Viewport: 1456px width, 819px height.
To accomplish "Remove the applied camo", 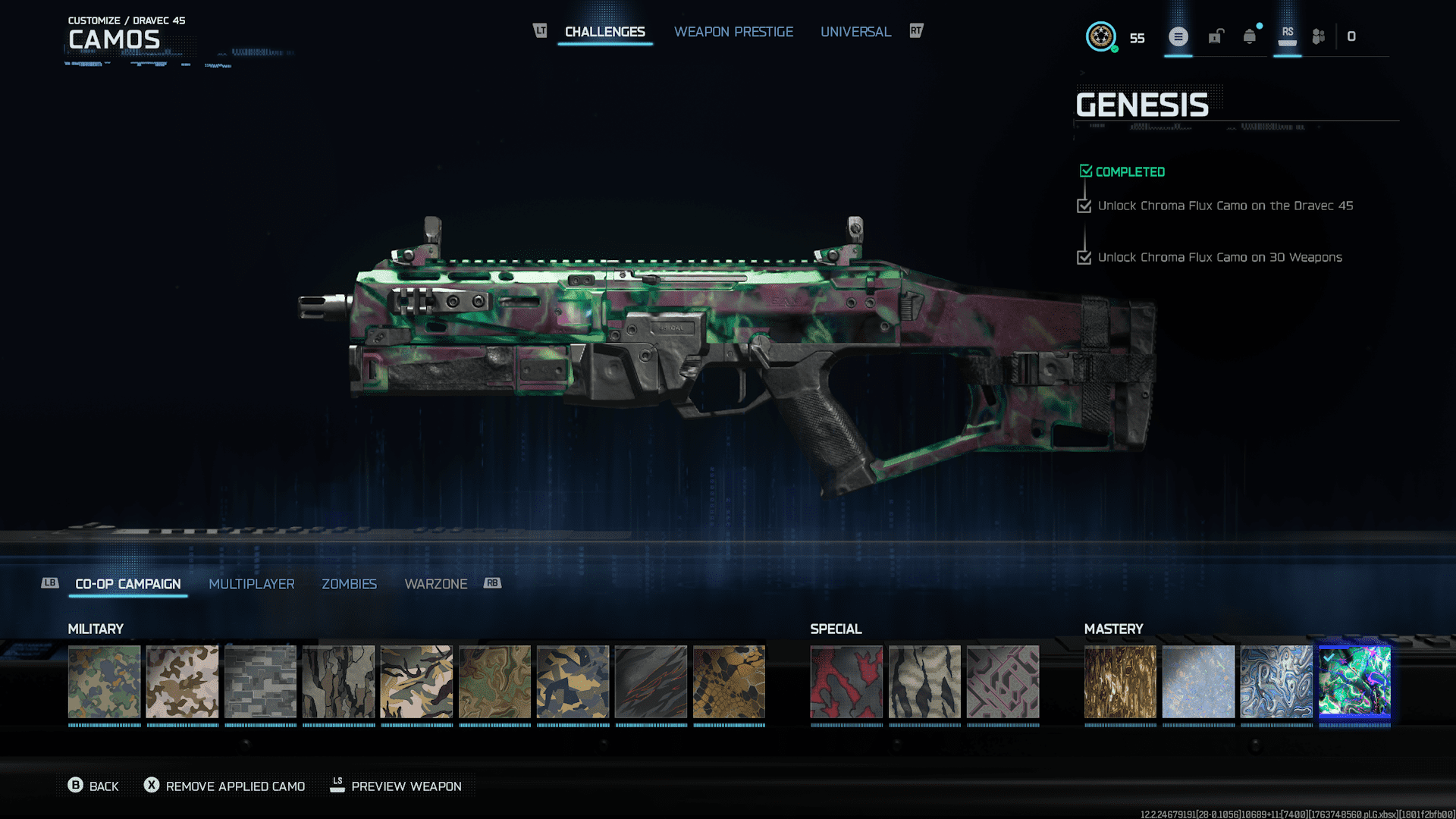I will pos(224,786).
